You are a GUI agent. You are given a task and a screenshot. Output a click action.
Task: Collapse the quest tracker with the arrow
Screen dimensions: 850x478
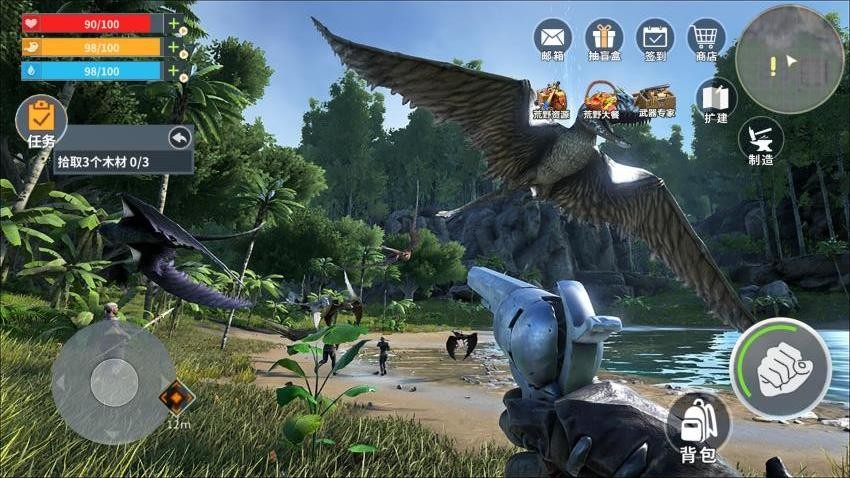coord(179,138)
